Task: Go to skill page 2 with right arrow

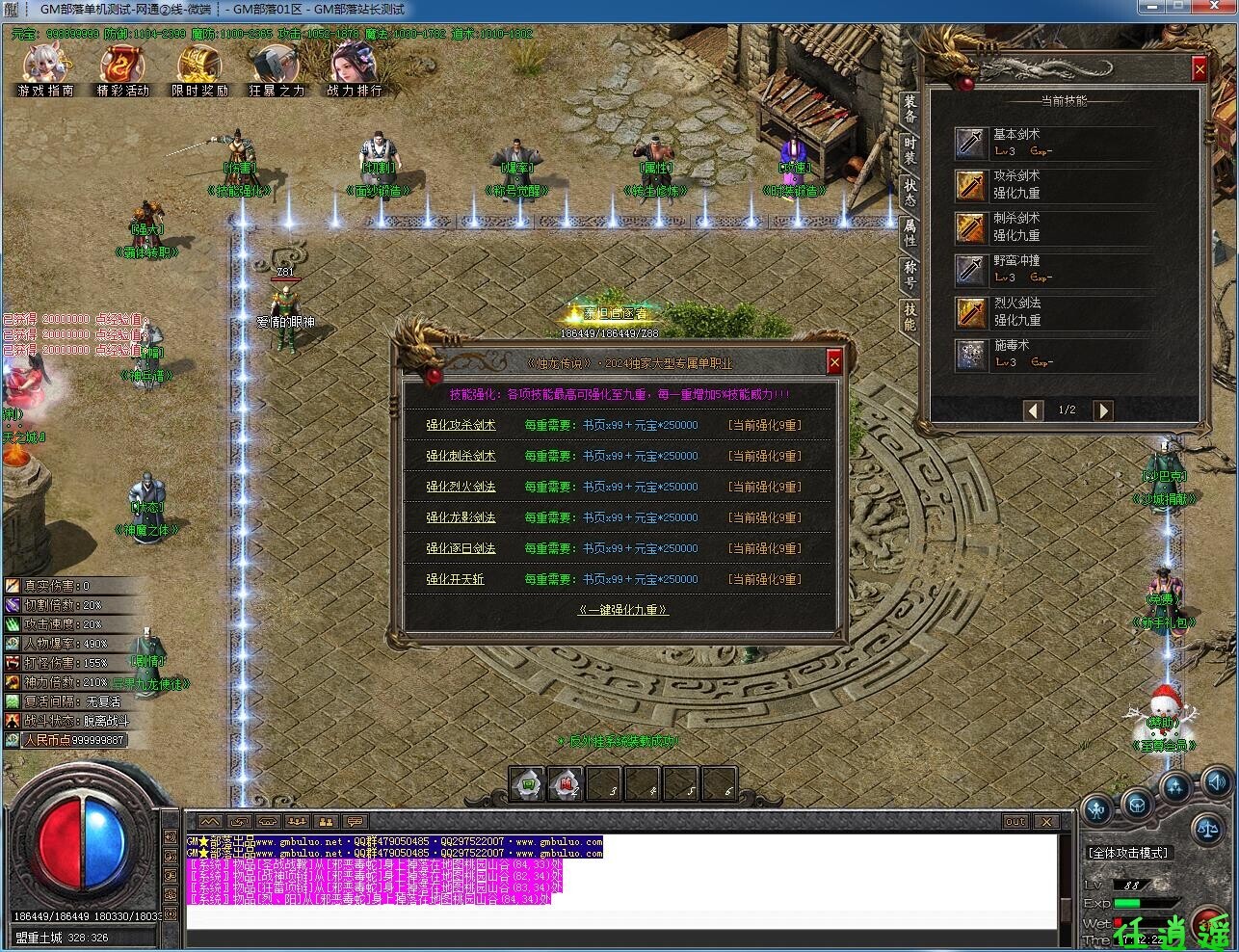Action: (x=1104, y=410)
